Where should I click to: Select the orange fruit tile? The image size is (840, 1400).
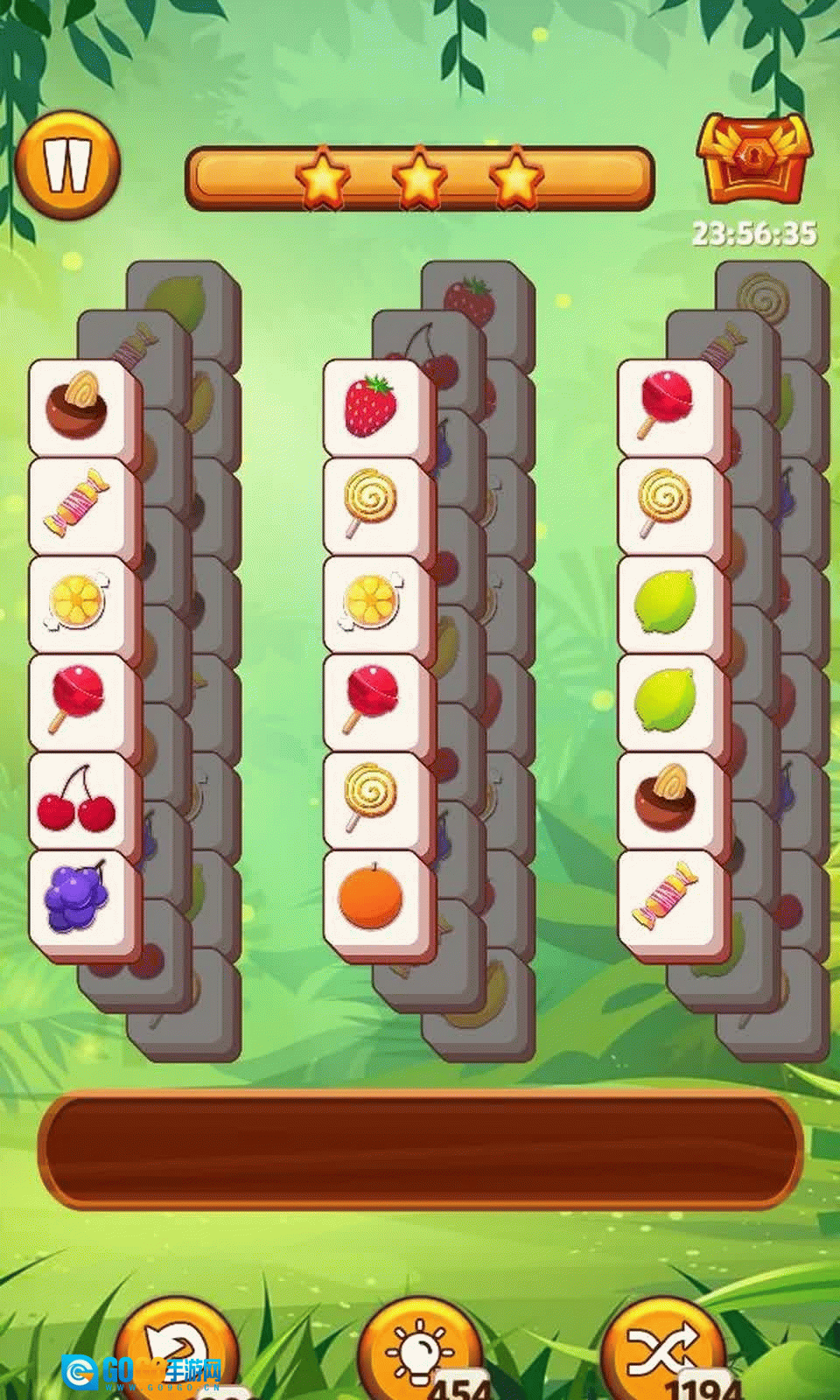point(373,899)
